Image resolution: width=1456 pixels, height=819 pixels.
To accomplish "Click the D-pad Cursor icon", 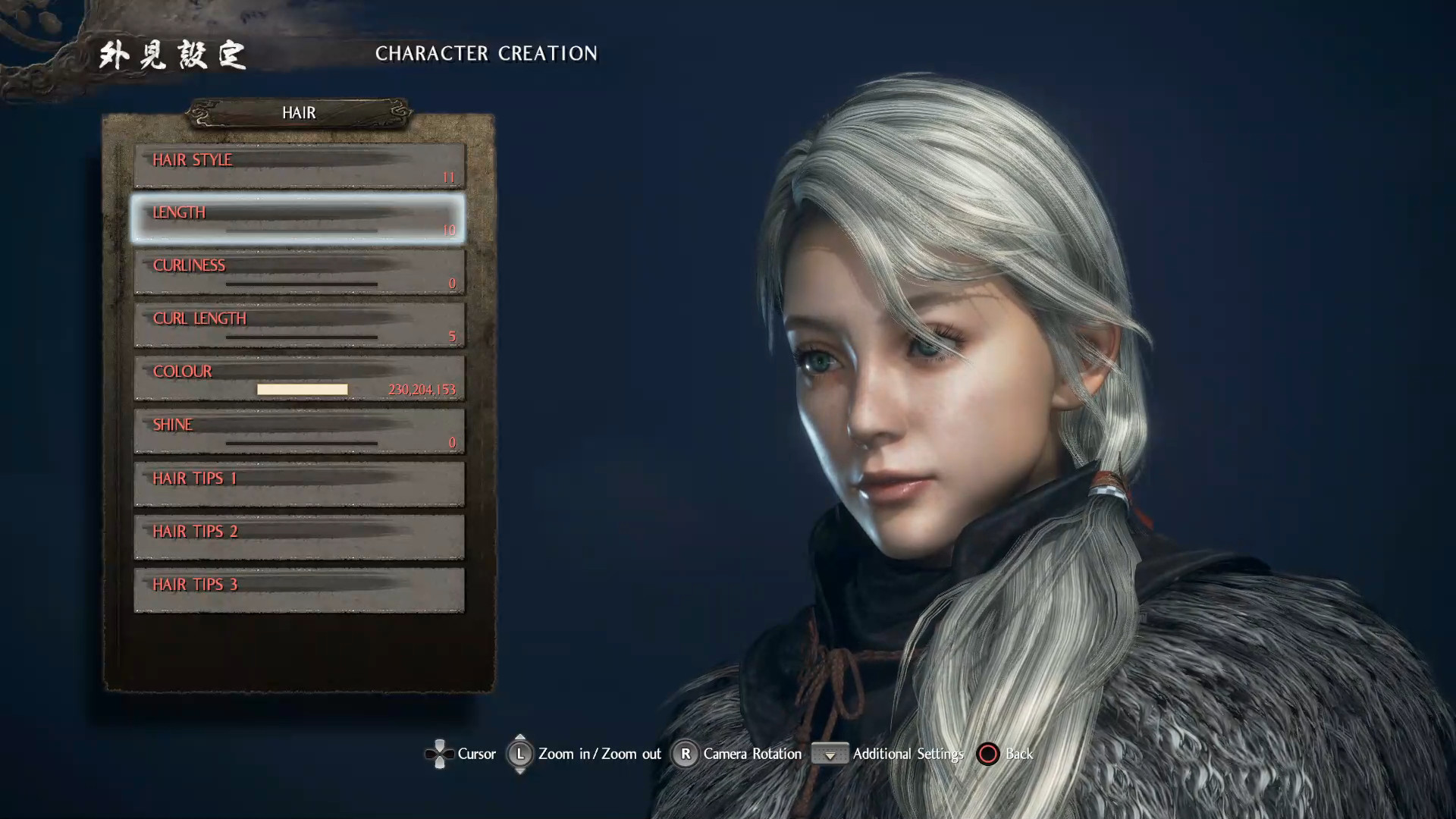I will [x=440, y=754].
